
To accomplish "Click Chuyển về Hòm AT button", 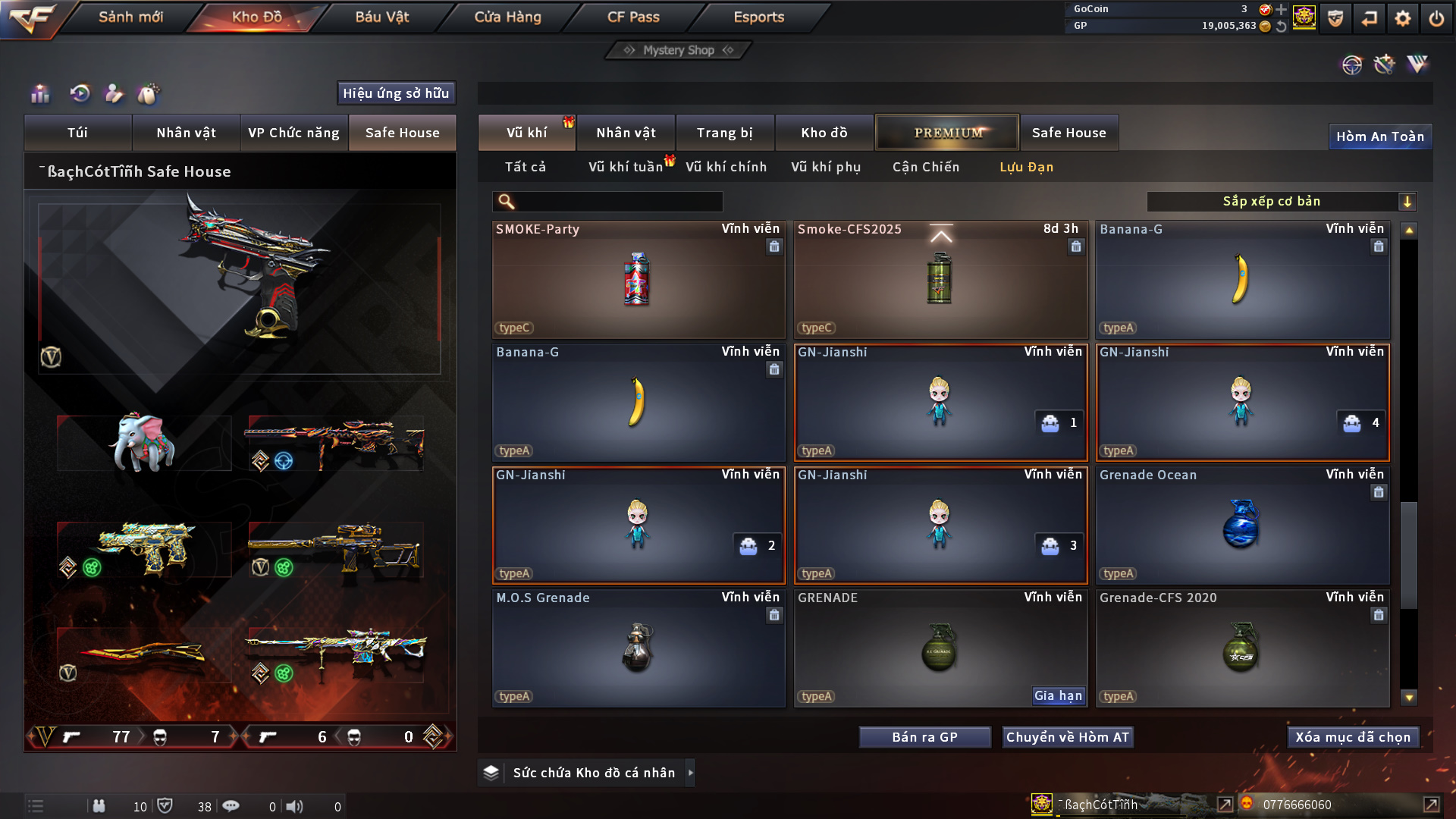I will click(x=1067, y=737).
